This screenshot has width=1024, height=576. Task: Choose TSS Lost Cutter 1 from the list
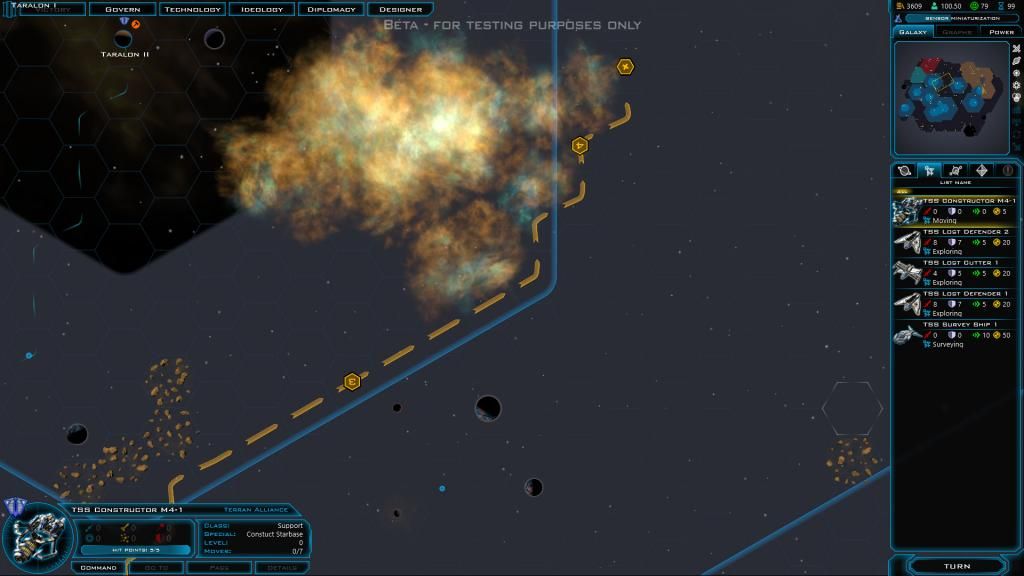[954, 272]
